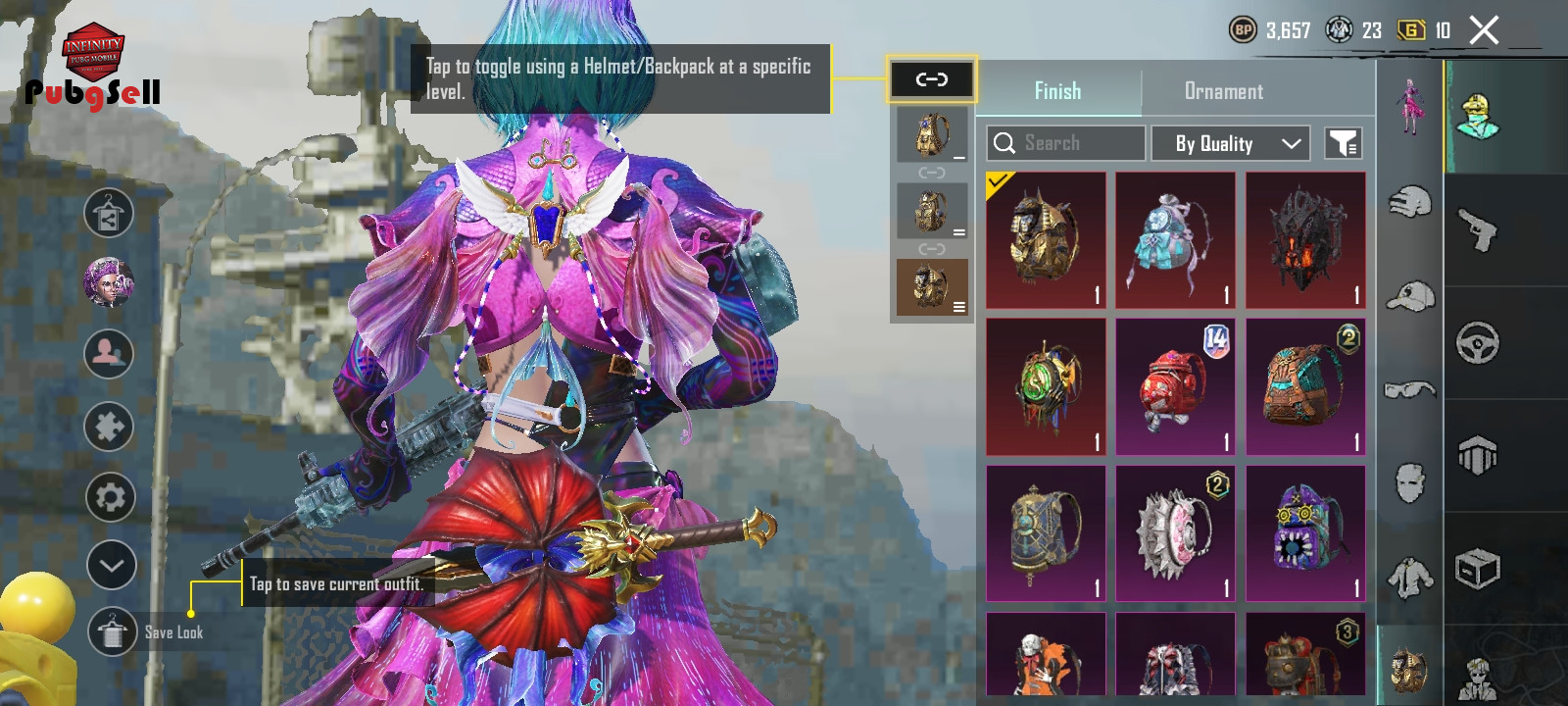
Task: Save the current look
Action: pyautogui.click(x=113, y=632)
